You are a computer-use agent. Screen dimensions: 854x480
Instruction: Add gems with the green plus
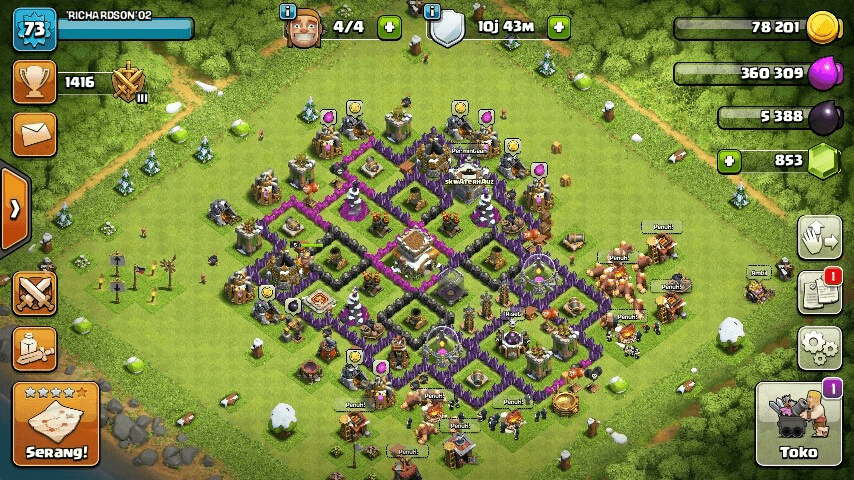tap(729, 160)
